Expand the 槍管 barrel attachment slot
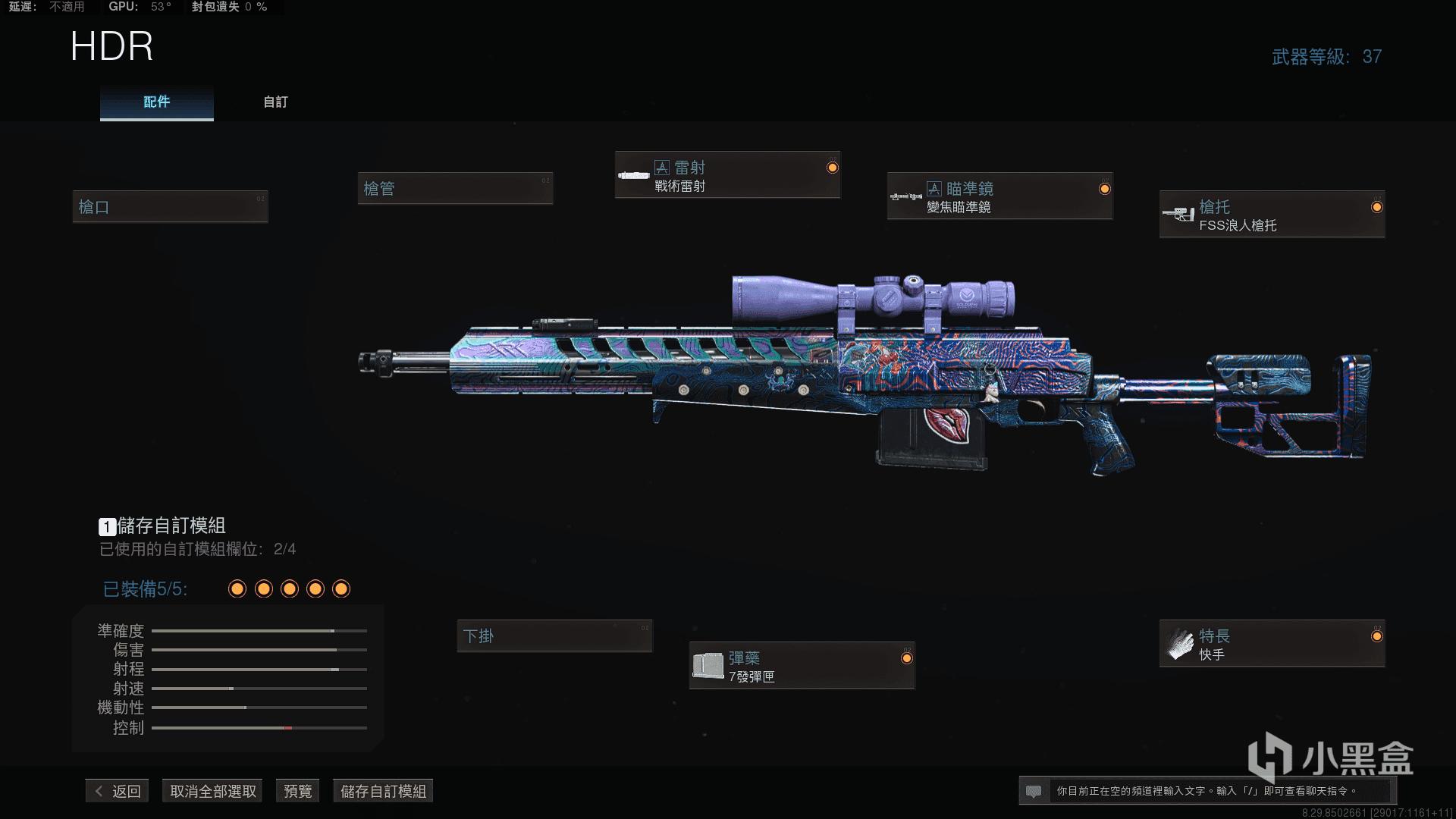The width and height of the screenshot is (1456, 819). coord(456,188)
